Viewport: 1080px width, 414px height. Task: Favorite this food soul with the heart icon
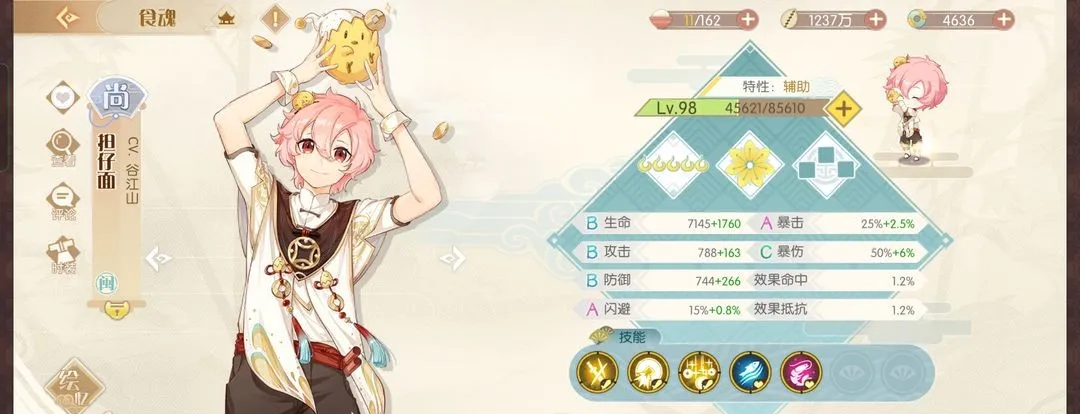[63, 98]
